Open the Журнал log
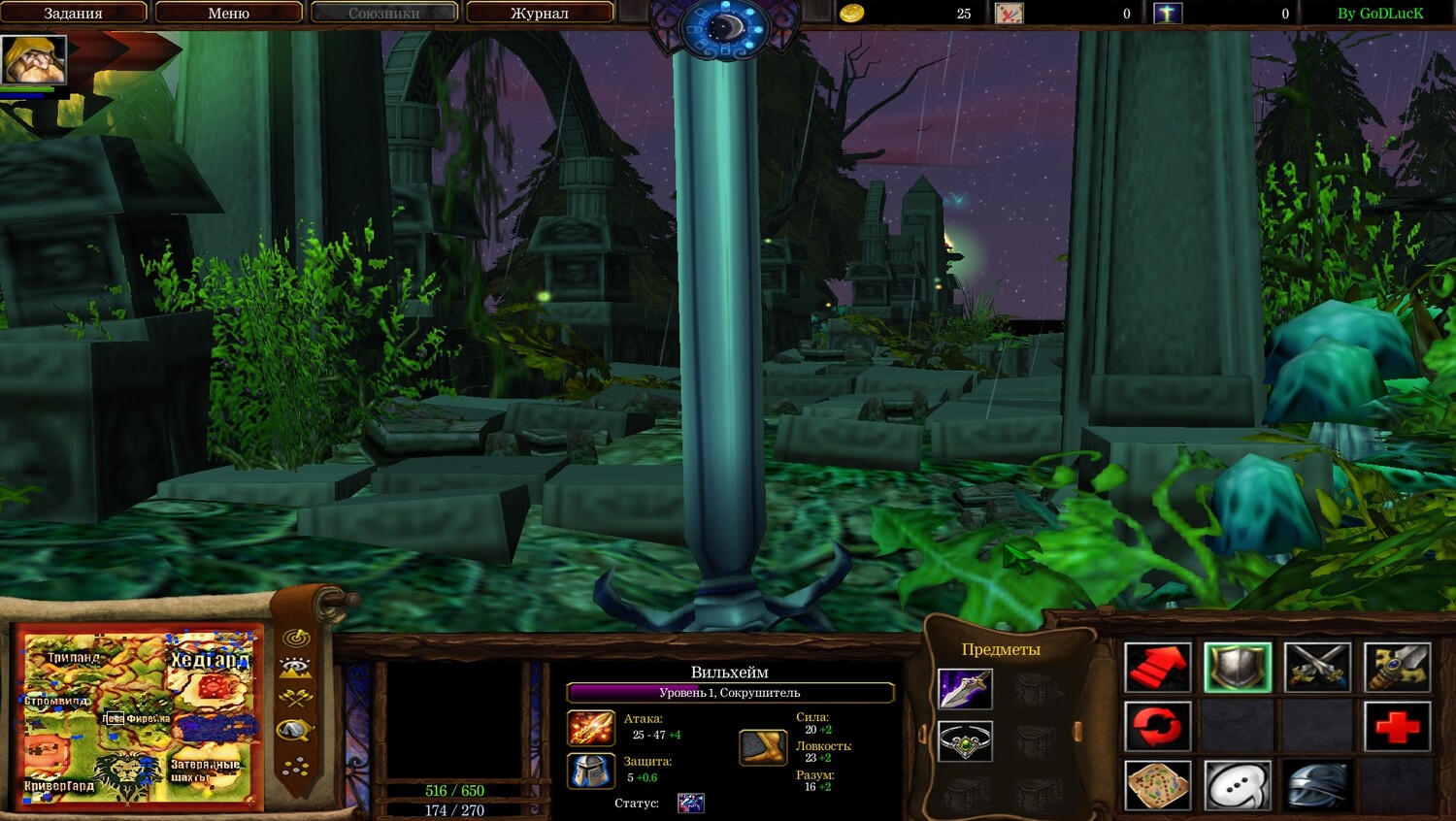This screenshot has width=1456, height=821. tap(540, 13)
